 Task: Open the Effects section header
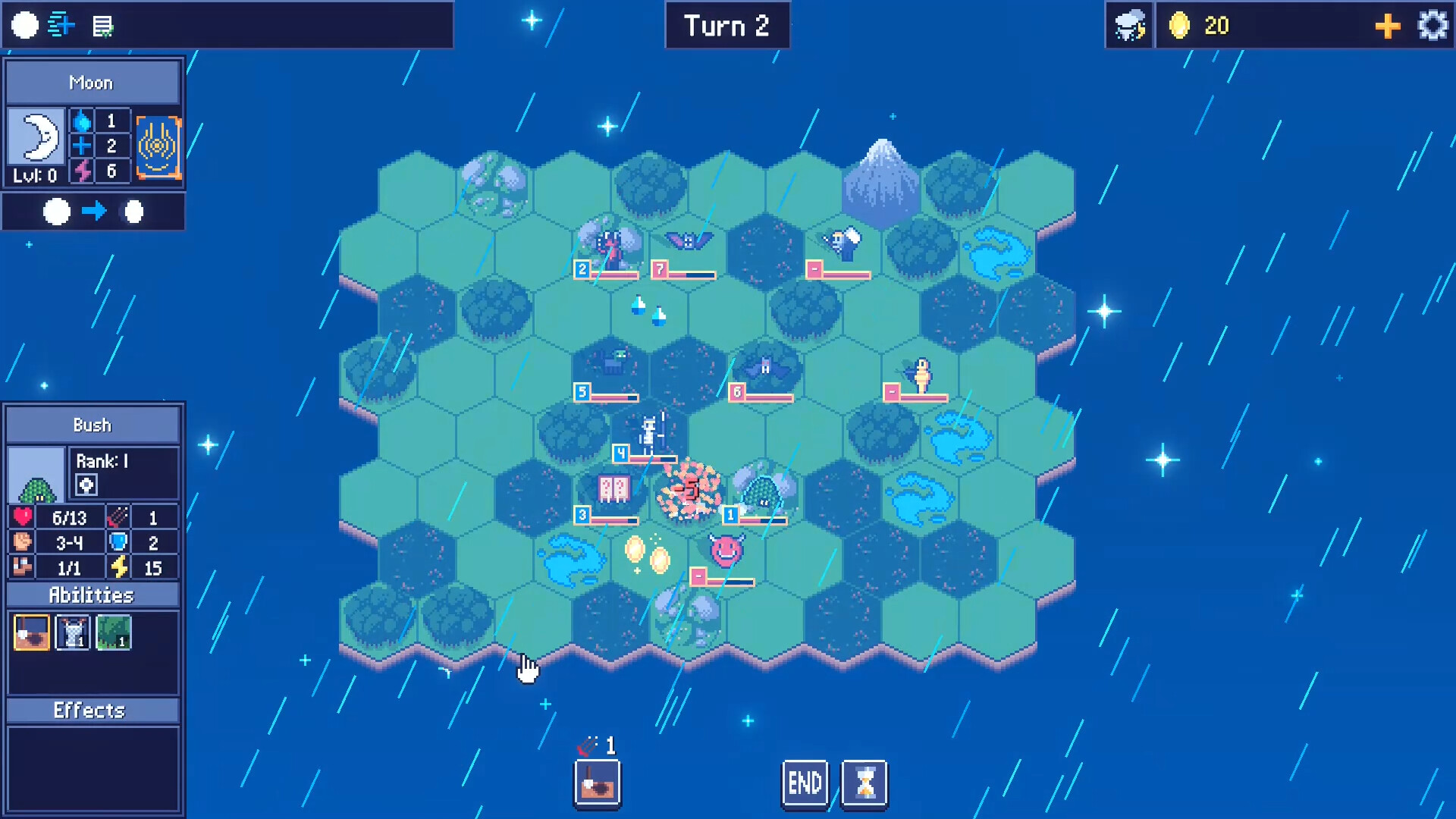(92, 711)
